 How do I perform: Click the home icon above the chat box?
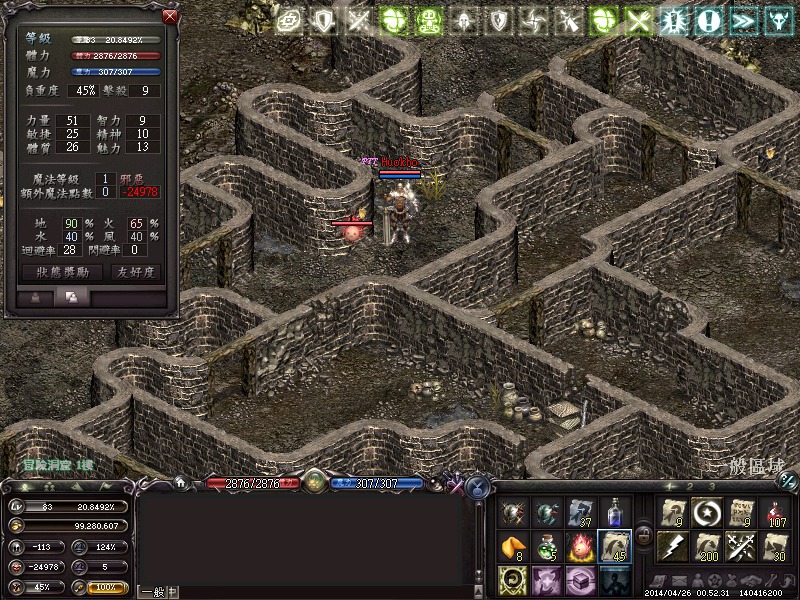(181, 482)
